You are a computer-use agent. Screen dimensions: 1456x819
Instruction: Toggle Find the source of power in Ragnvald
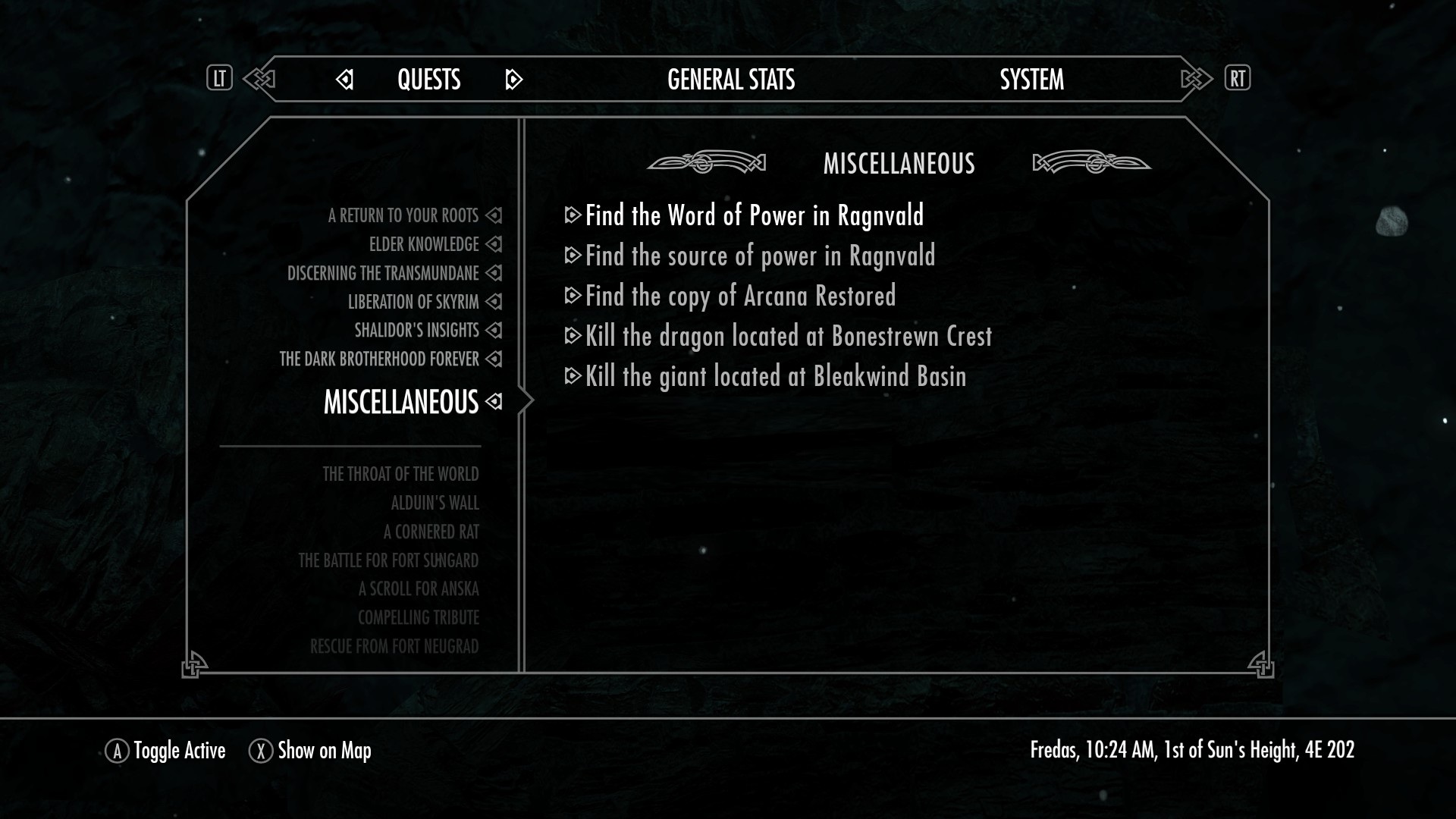coord(760,256)
